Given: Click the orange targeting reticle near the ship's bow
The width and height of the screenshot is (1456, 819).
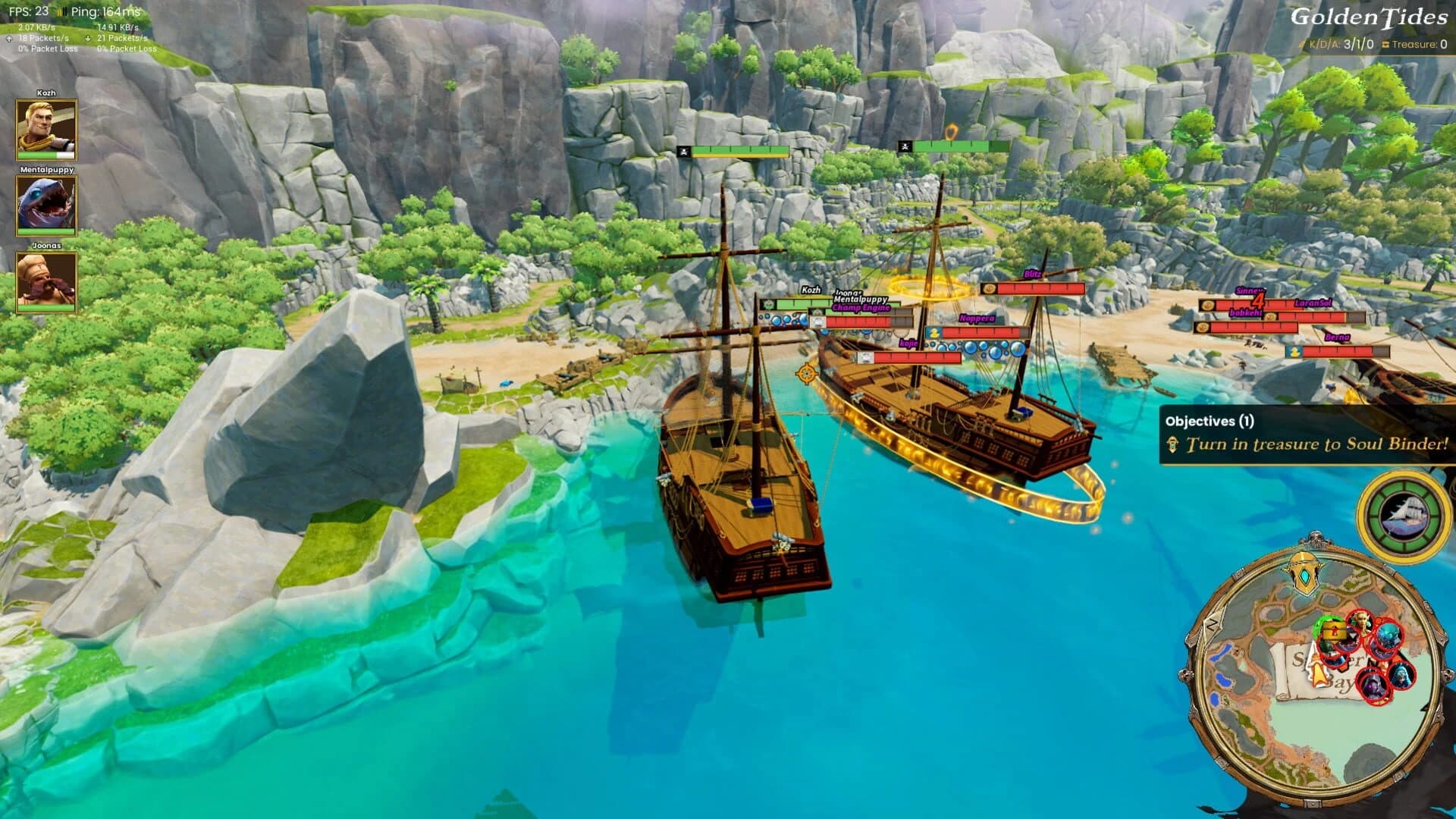Looking at the screenshot, I should (805, 374).
